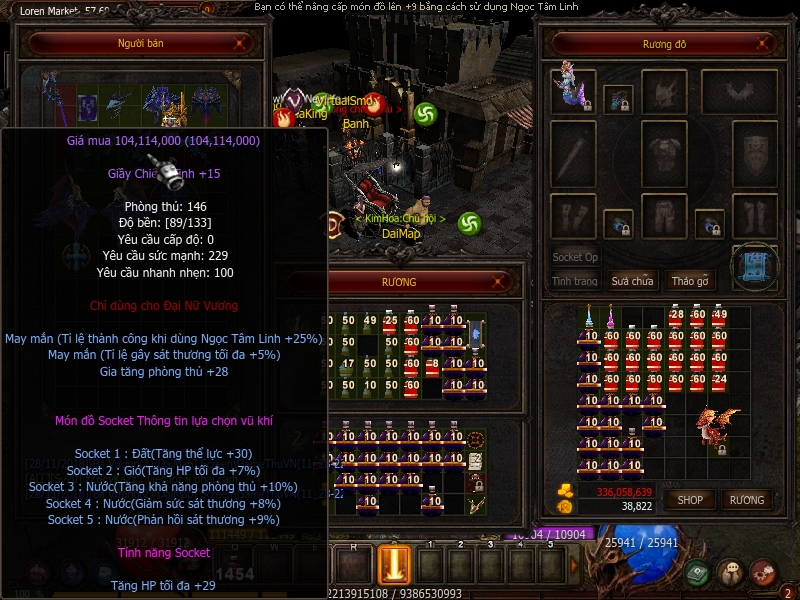
Task: Open the green book menu icon
Action: click(x=698, y=573)
